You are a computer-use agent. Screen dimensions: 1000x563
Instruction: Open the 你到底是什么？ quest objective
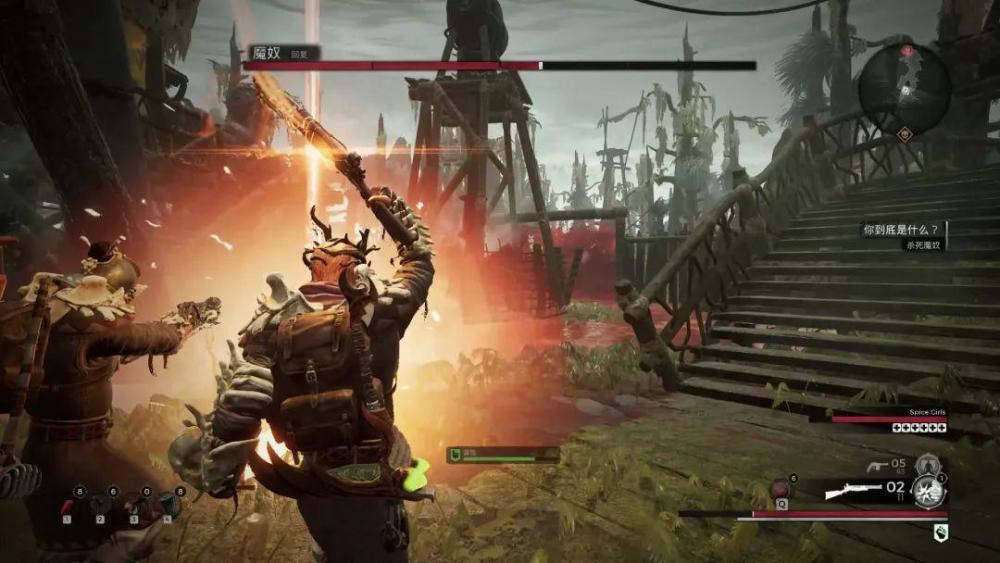[x=903, y=229]
